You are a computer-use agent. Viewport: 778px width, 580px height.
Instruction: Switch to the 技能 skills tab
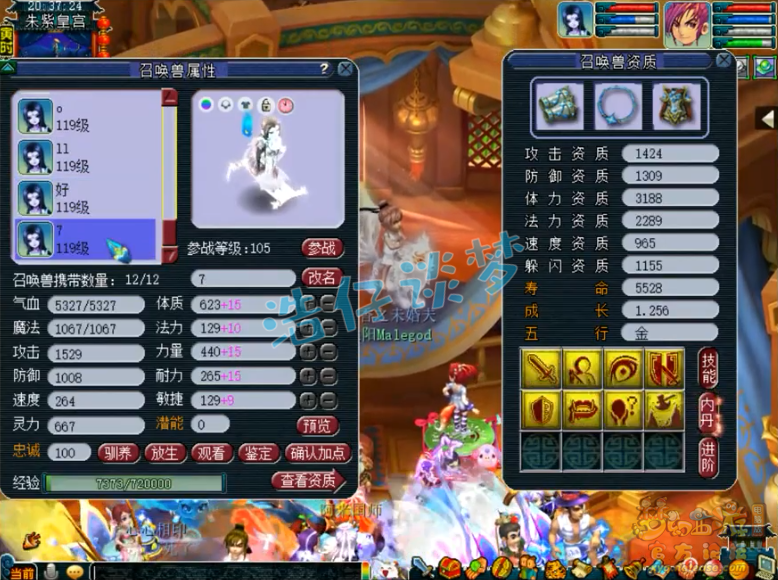pyautogui.click(x=708, y=367)
